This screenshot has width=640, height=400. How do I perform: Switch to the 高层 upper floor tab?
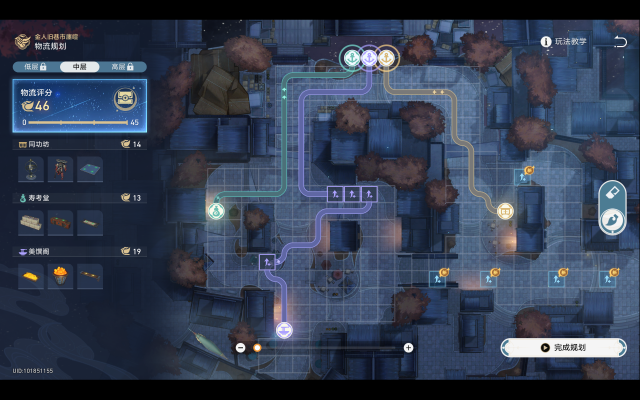coord(123,66)
